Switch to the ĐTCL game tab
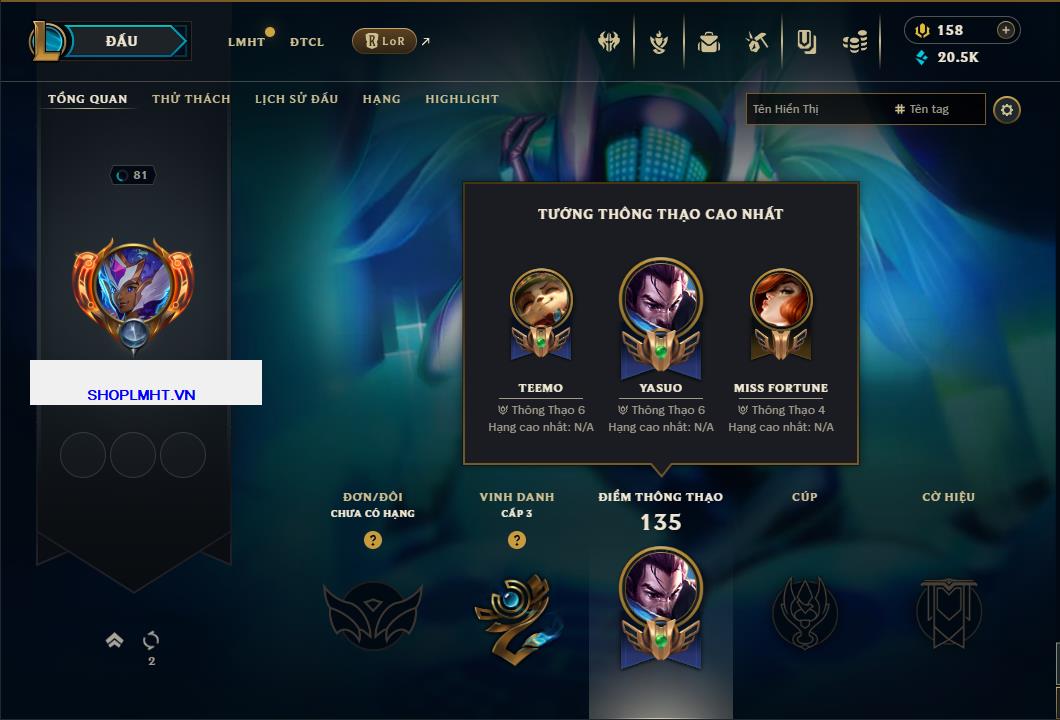 click(307, 42)
